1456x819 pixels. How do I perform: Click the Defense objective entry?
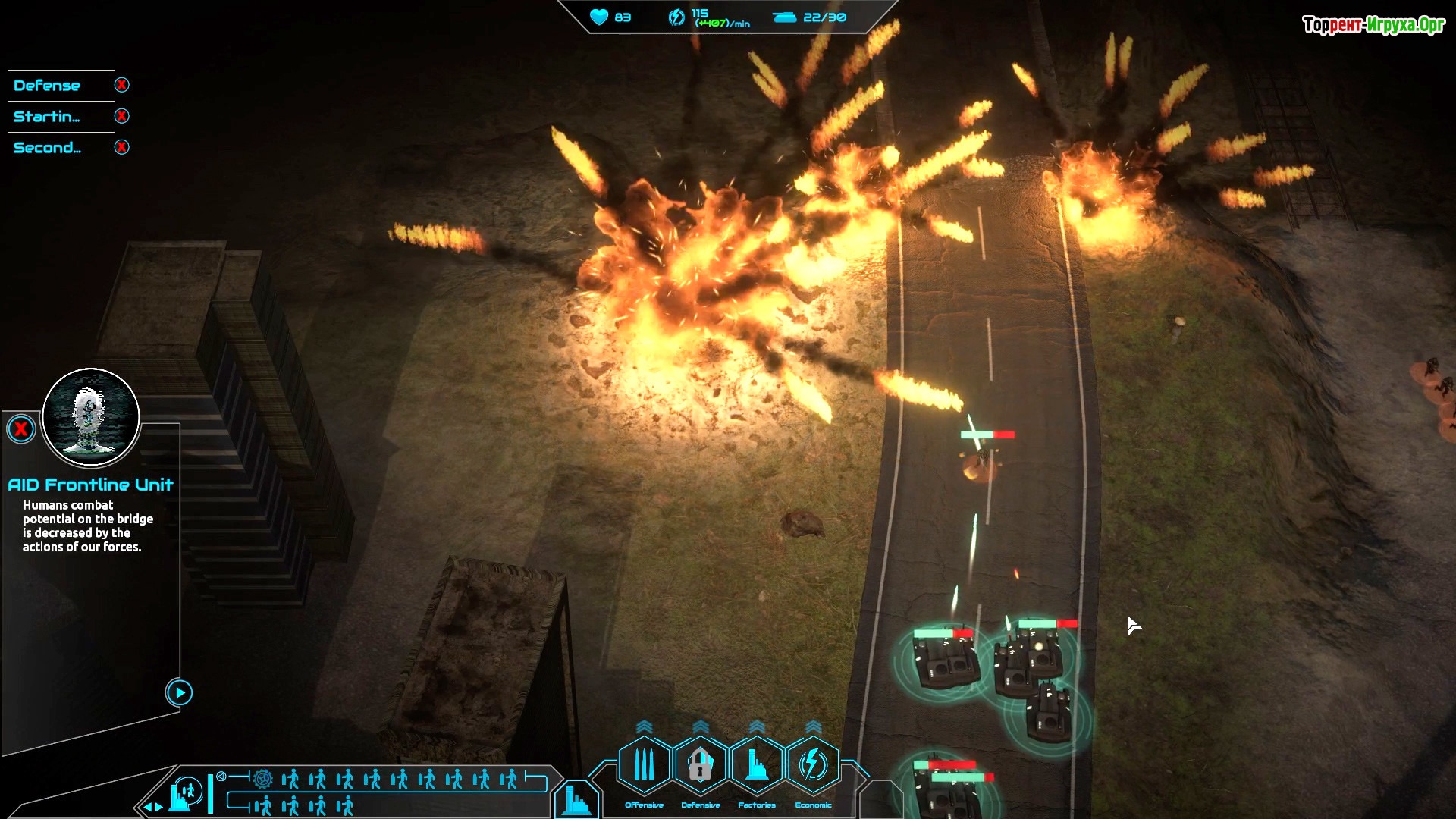click(x=47, y=86)
